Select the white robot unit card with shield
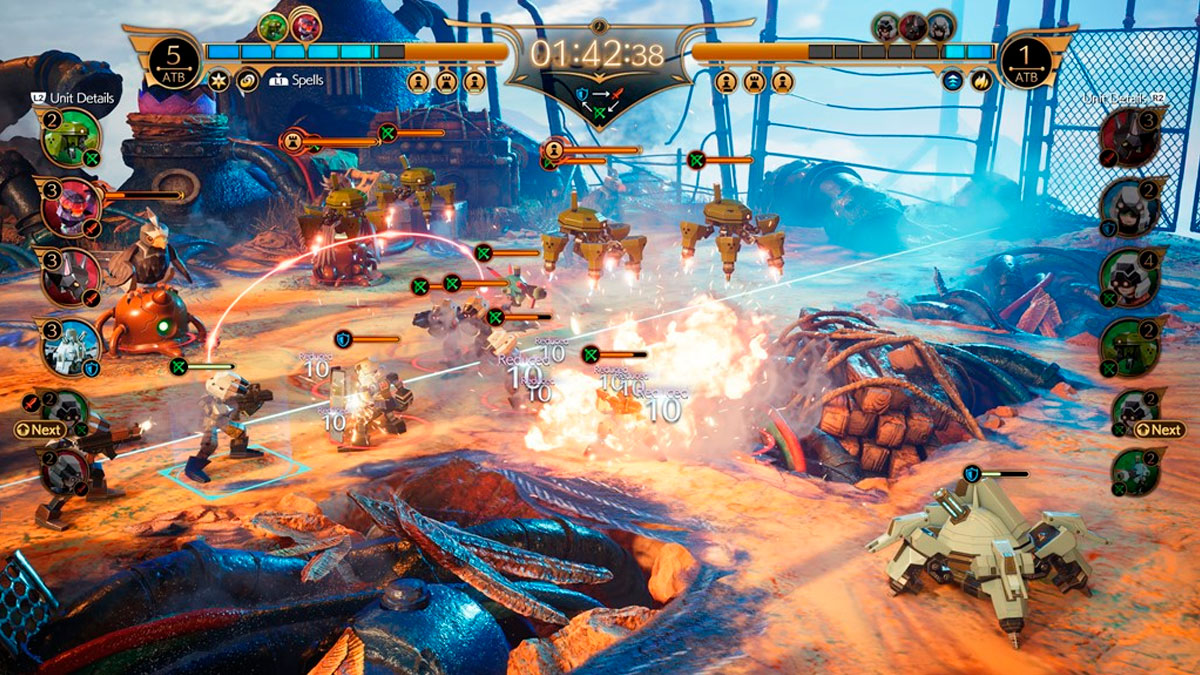Viewport: 1200px width, 675px height. coord(70,347)
